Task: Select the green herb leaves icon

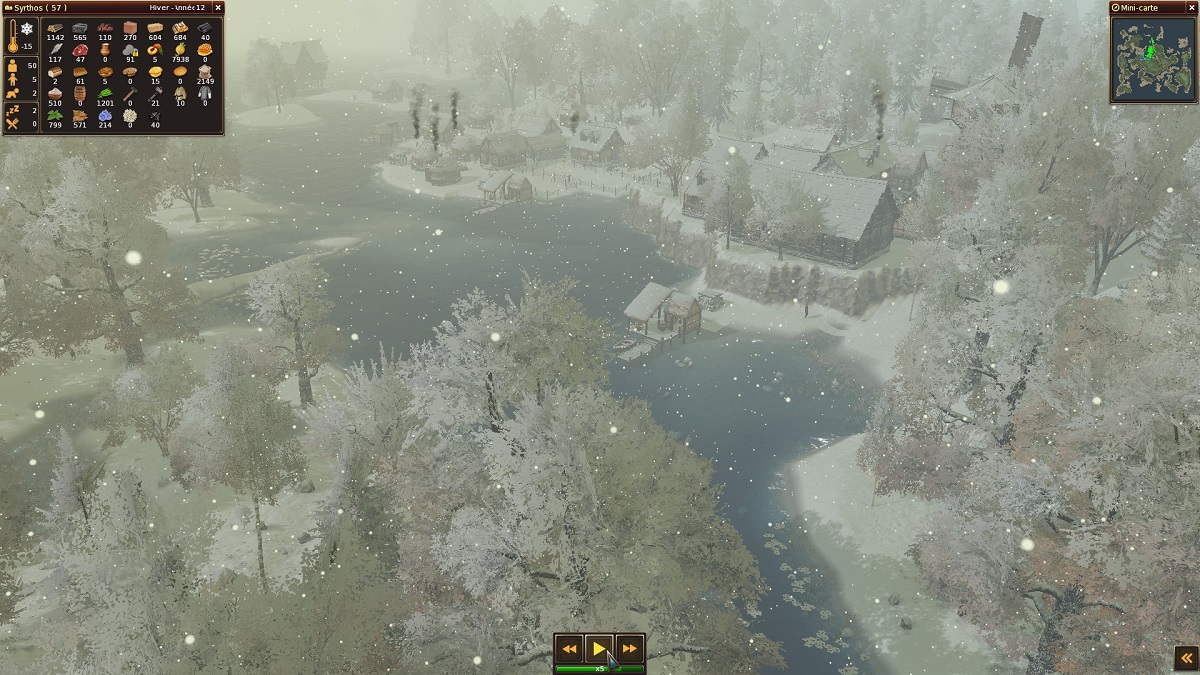Action: tap(55, 116)
